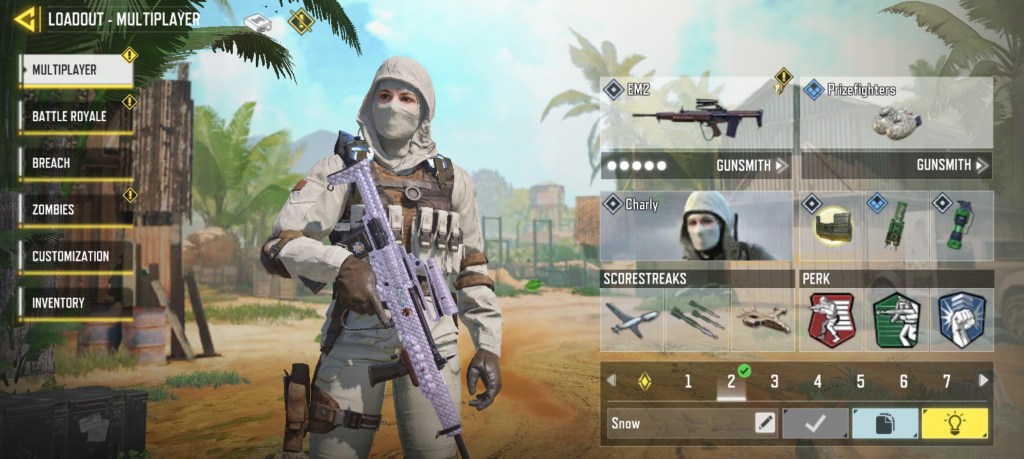This screenshot has height=459, width=1024.
Task: Switch to loadout slot 4
Action: point(817,381)
